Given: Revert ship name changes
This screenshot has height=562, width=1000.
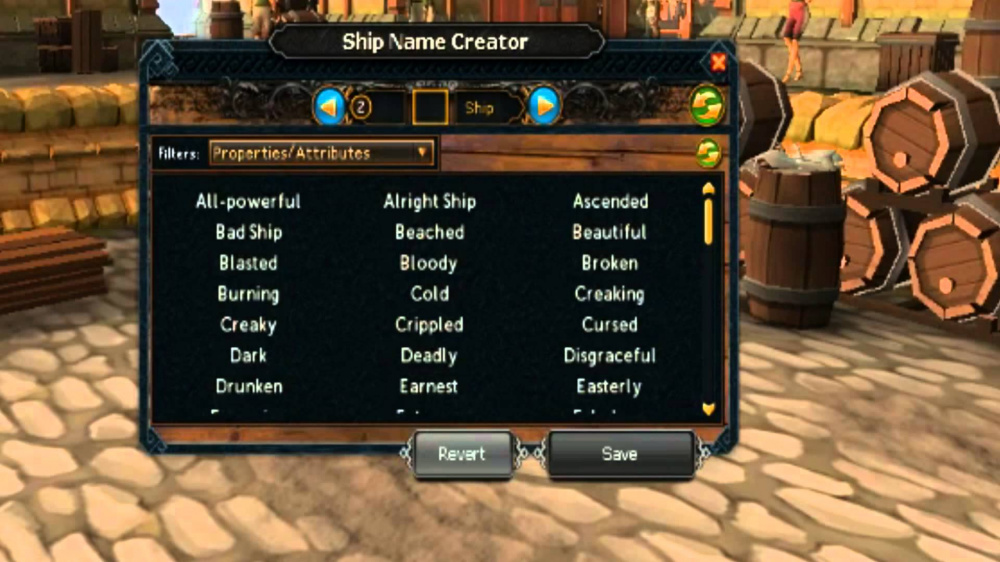Looking at the screenshot, I should click(x=461, y=454).
